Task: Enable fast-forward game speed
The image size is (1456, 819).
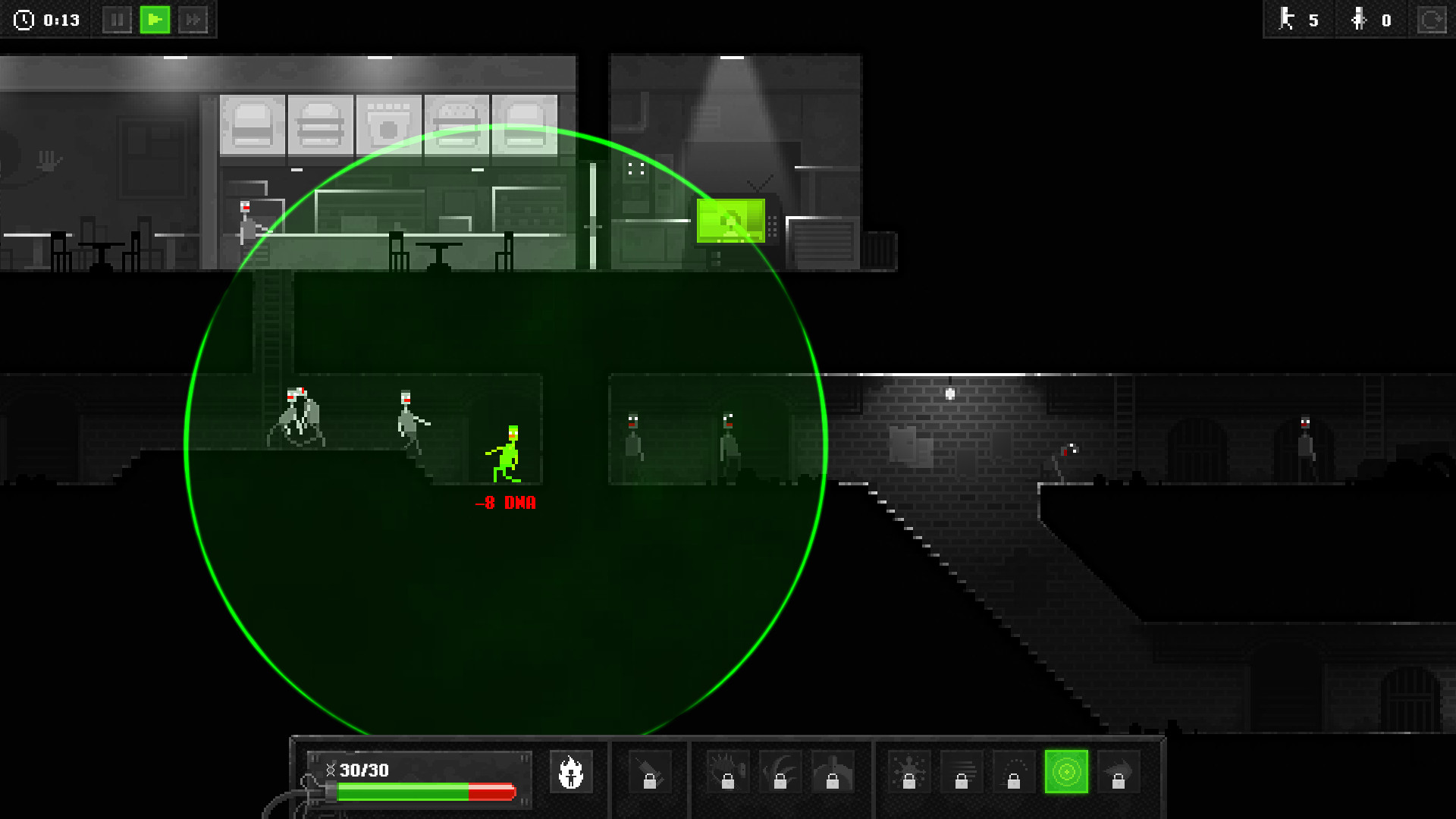Action: [x=194, y=20]
